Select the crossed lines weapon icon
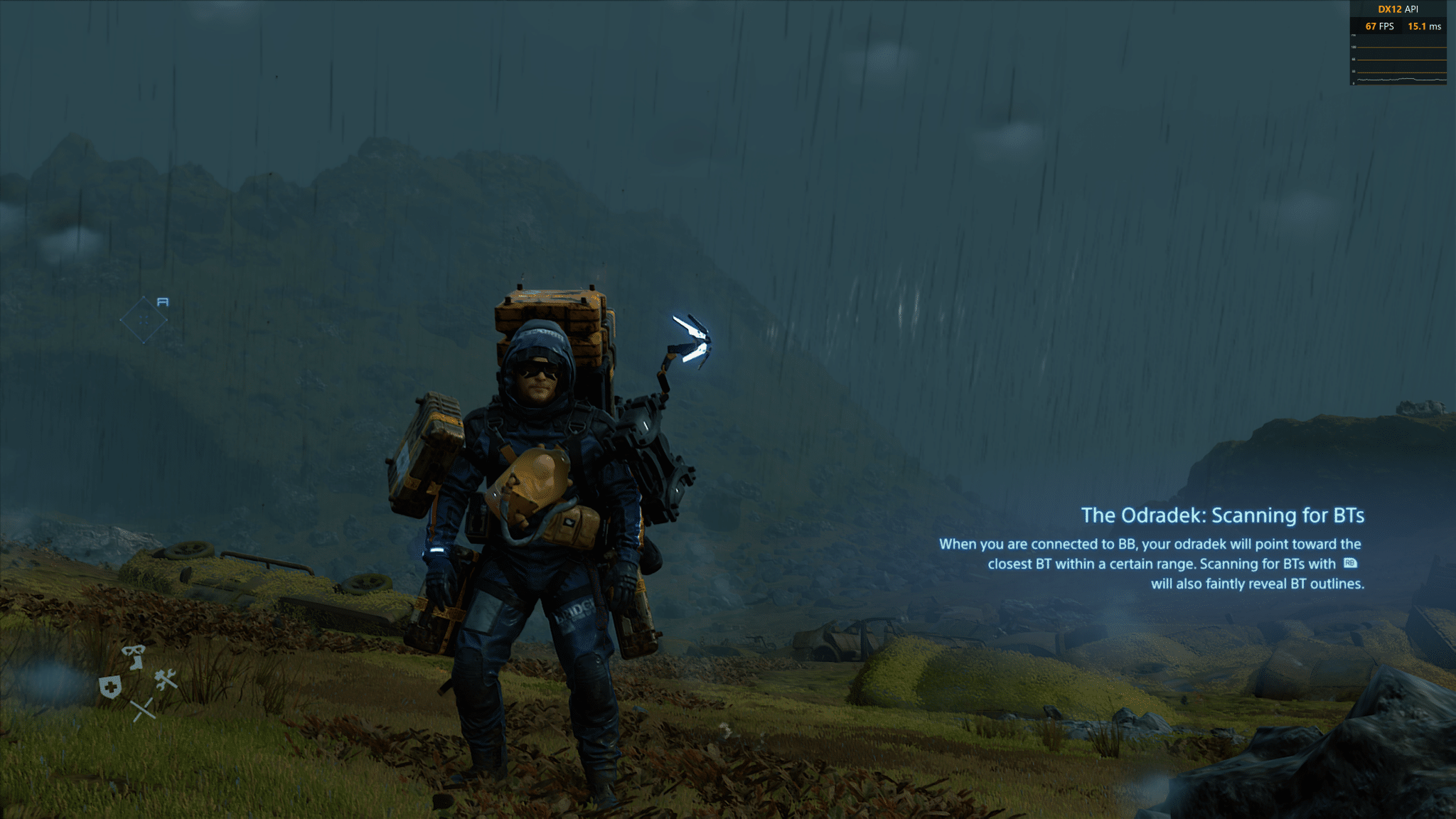Screen dimensions: 1456x819 click(x=143, y=709)
